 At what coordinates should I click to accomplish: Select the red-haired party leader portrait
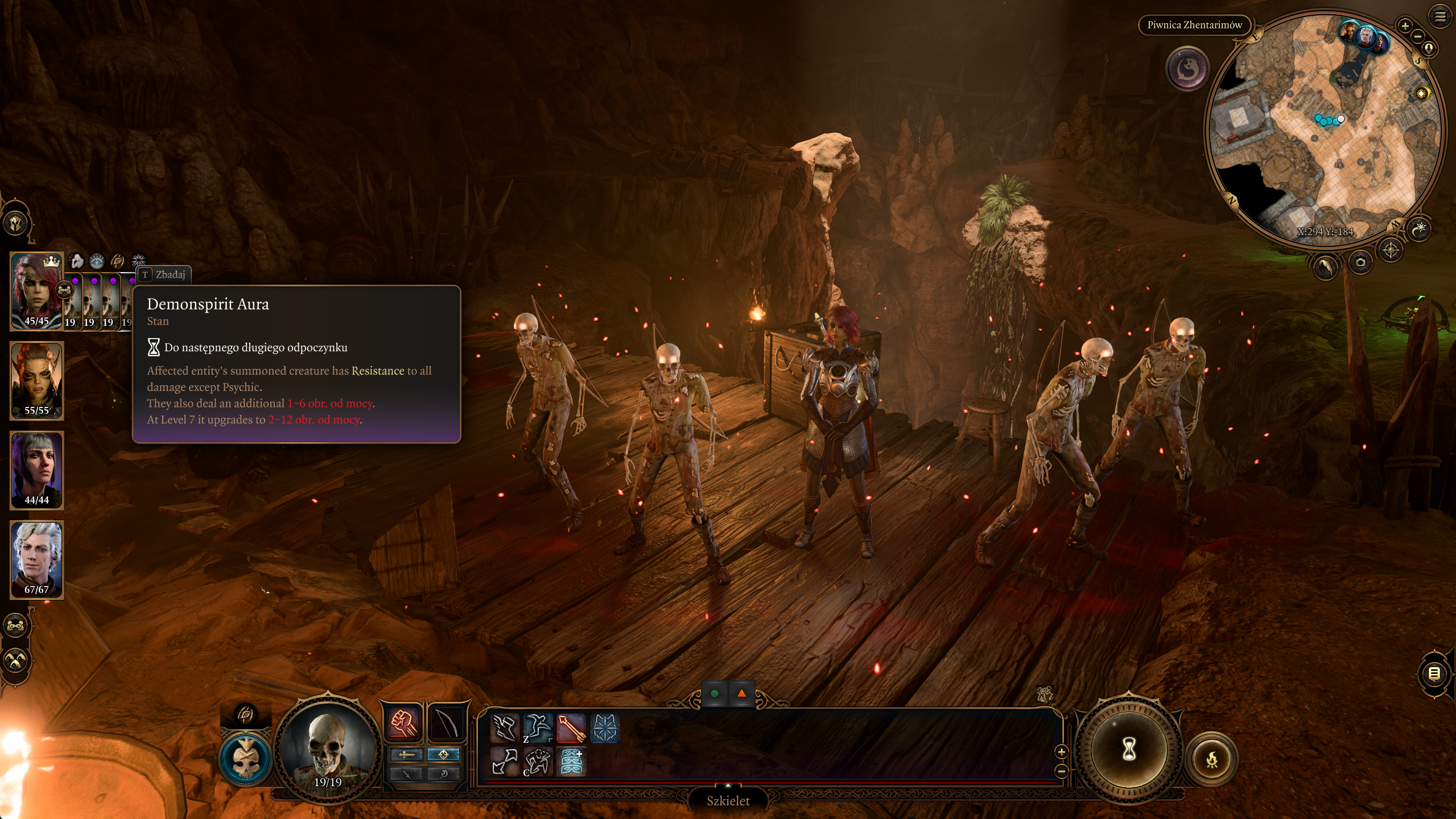[36, 290]
